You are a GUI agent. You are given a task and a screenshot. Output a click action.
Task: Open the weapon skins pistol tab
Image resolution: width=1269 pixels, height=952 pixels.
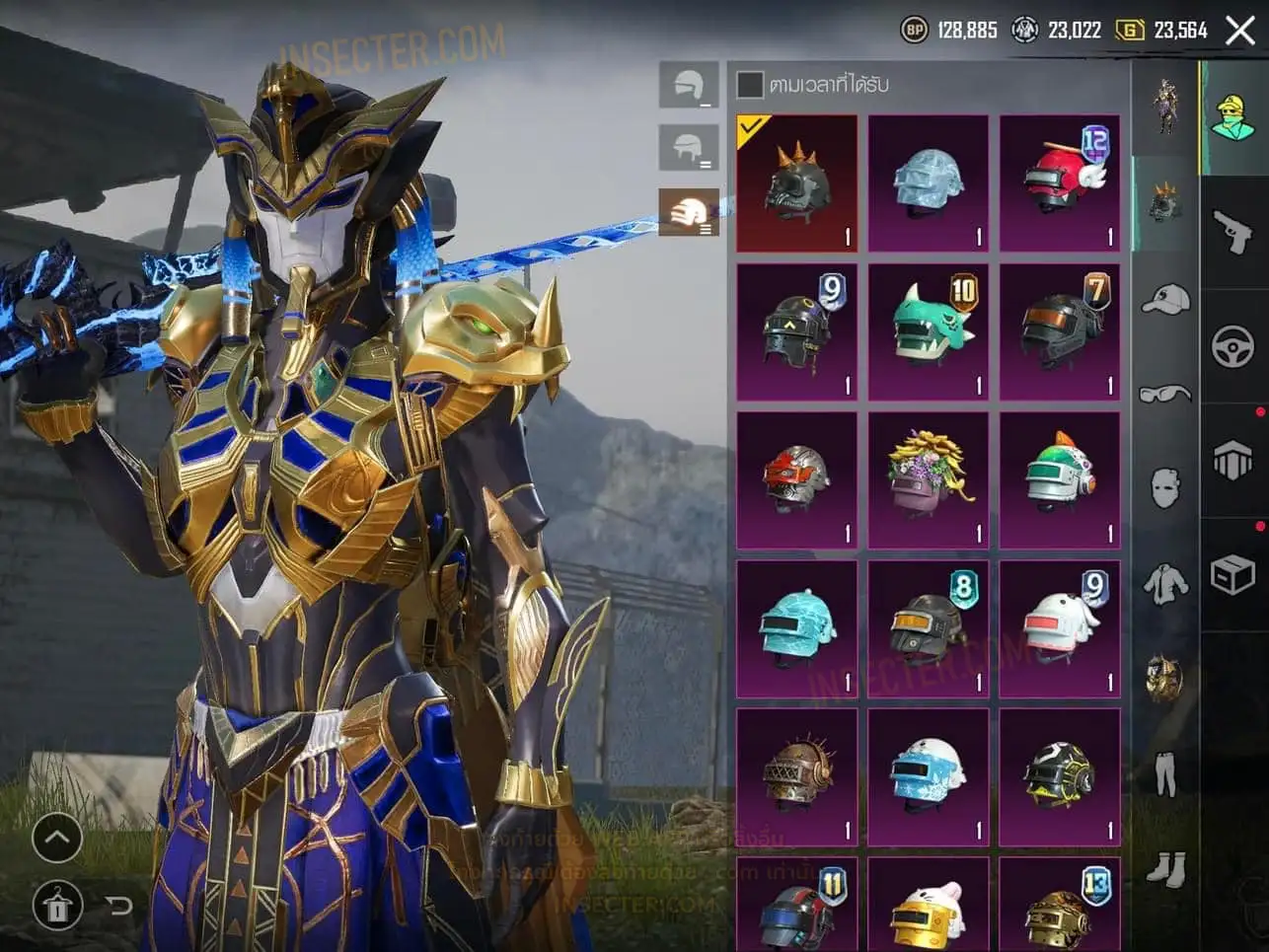1232,232
